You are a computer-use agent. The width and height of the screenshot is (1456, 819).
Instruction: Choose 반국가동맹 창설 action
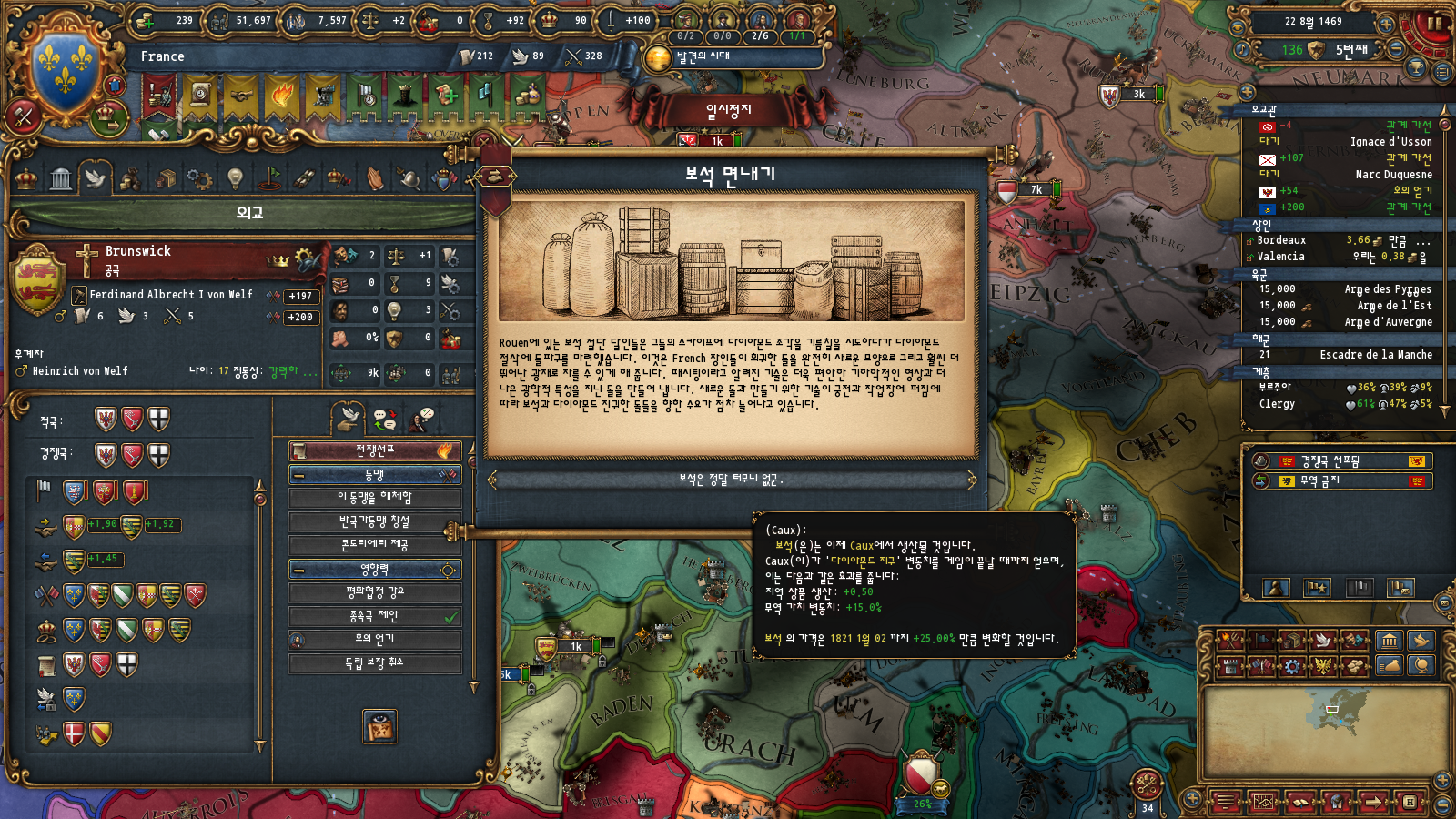[x=375, y=521]
